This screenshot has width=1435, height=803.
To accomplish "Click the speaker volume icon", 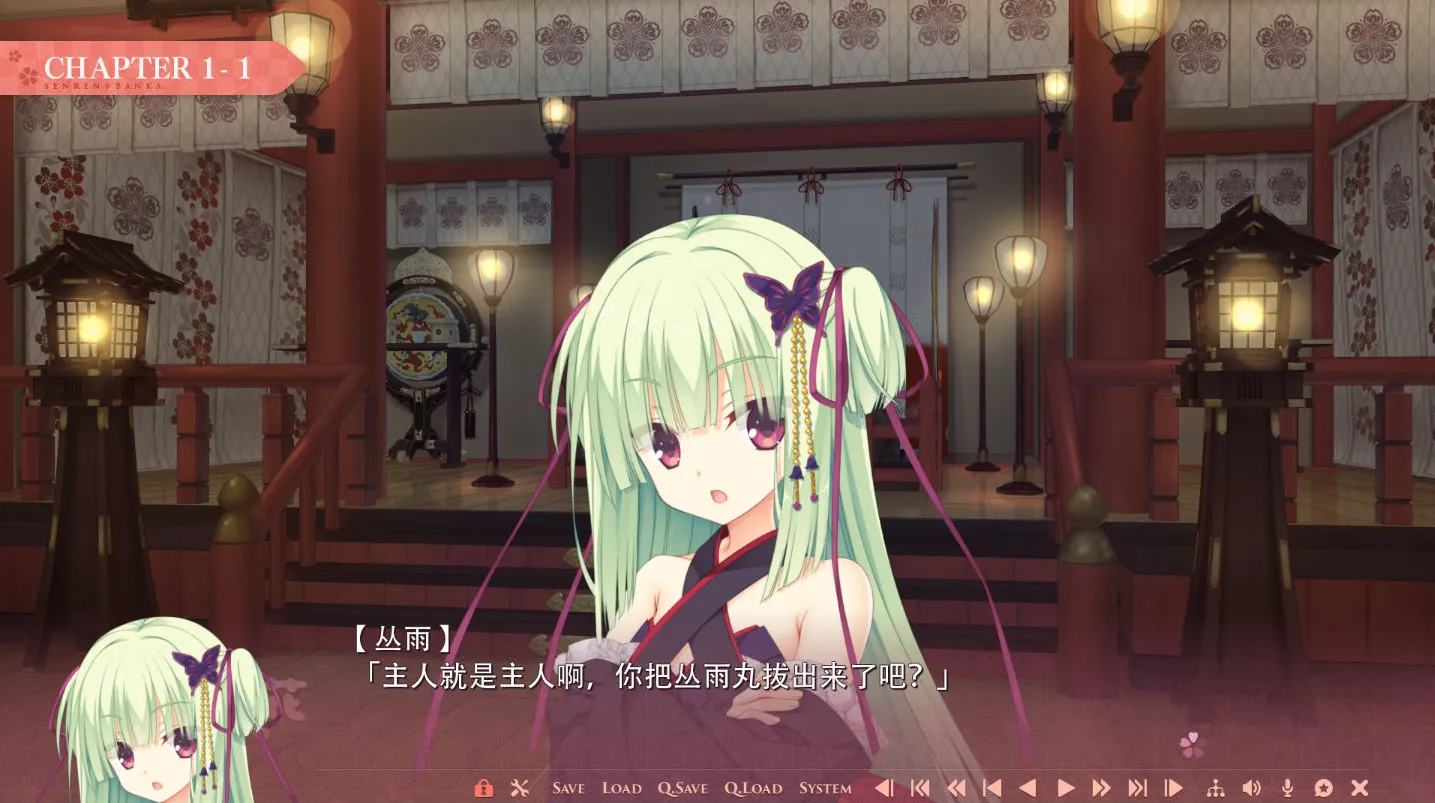I will [x=1251, y=788].
